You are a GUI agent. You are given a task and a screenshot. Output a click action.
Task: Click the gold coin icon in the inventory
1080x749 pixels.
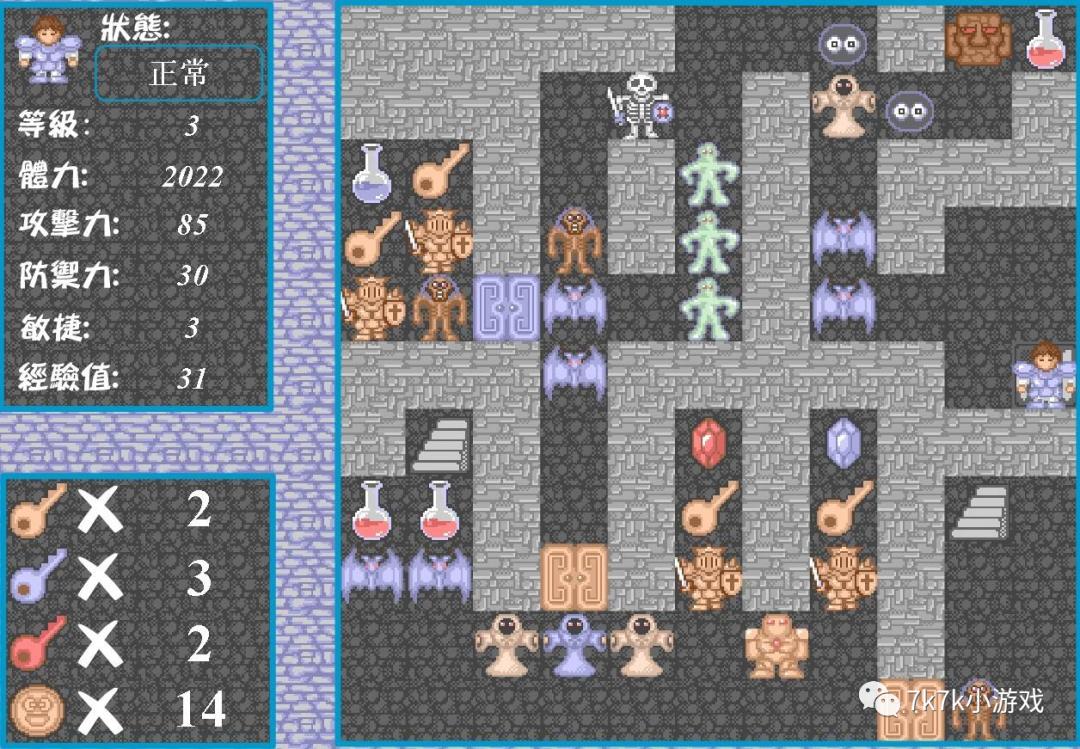point(37,710)
